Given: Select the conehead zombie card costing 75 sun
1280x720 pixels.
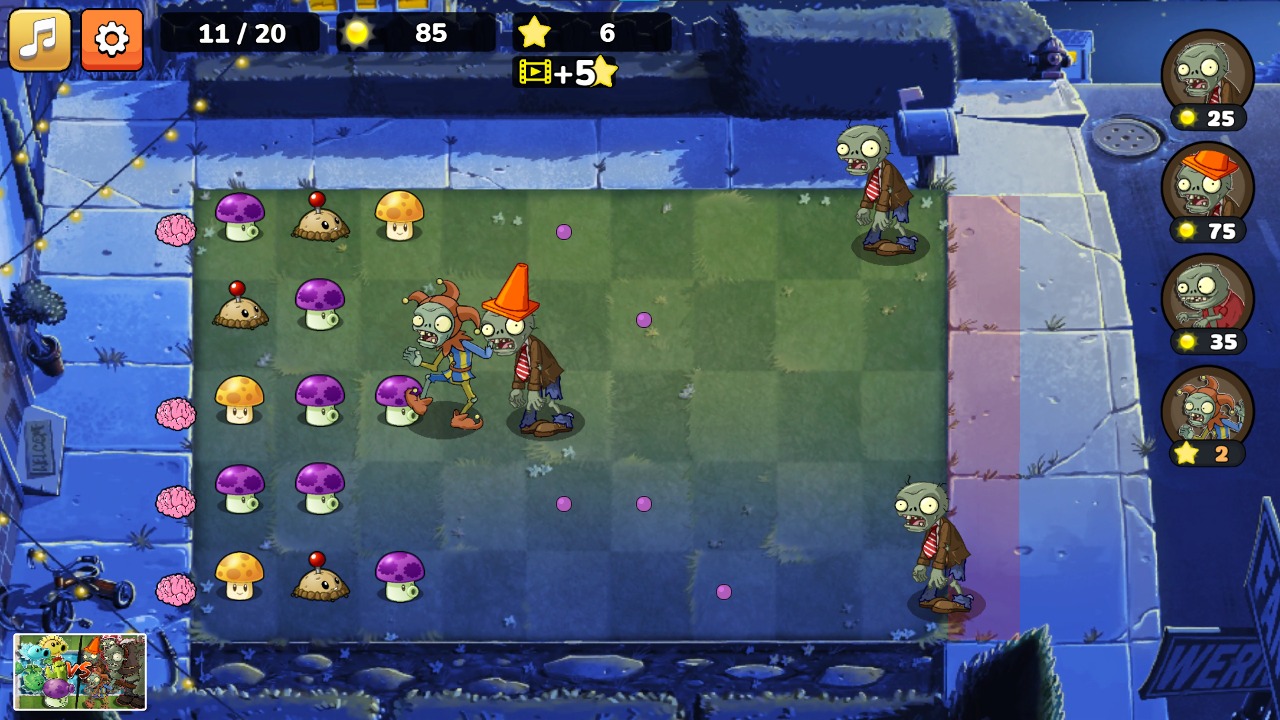Looking at the screenshot, I should [x=1209, y=190].
